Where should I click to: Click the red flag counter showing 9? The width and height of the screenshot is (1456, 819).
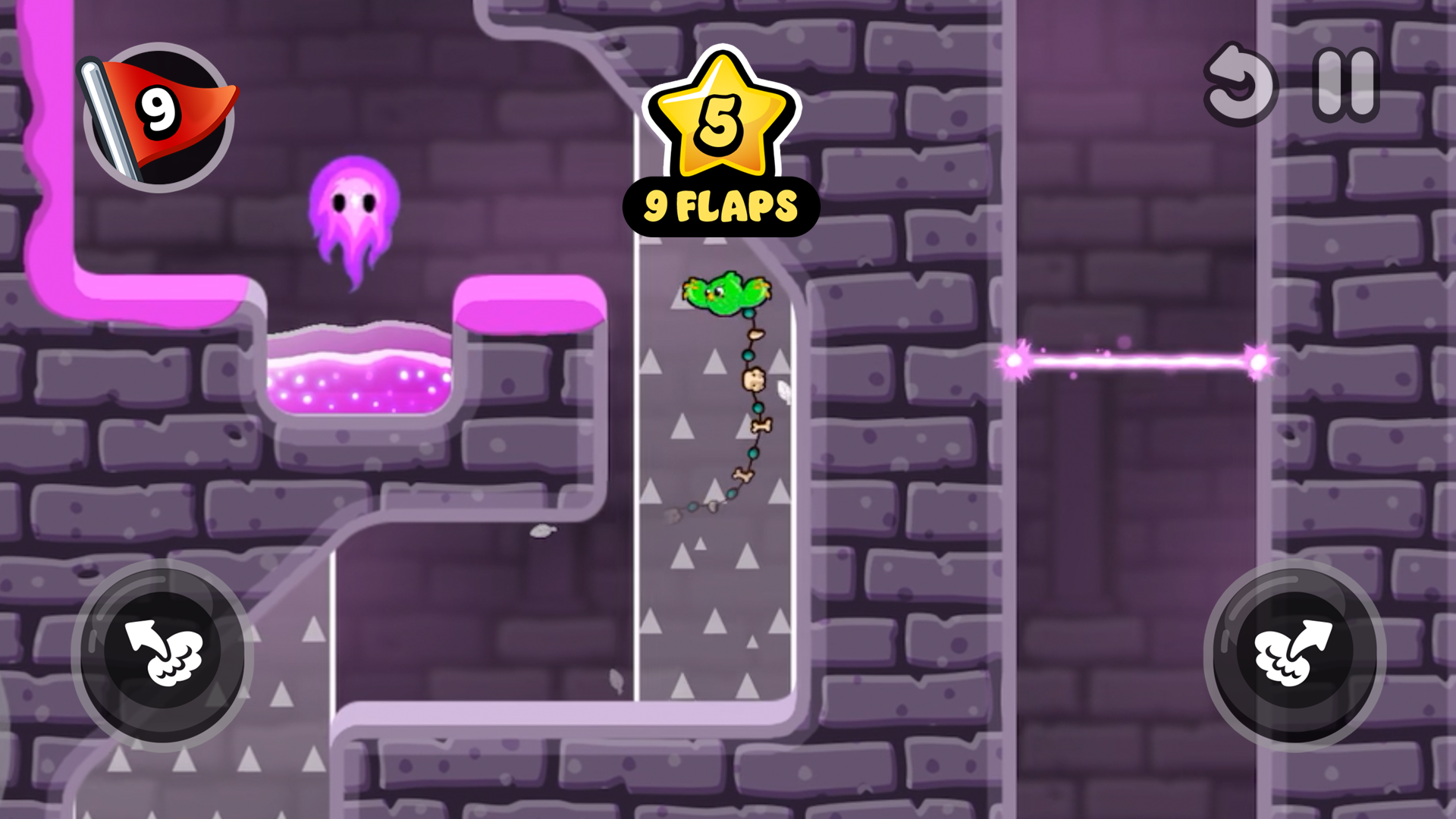(155, 114)
